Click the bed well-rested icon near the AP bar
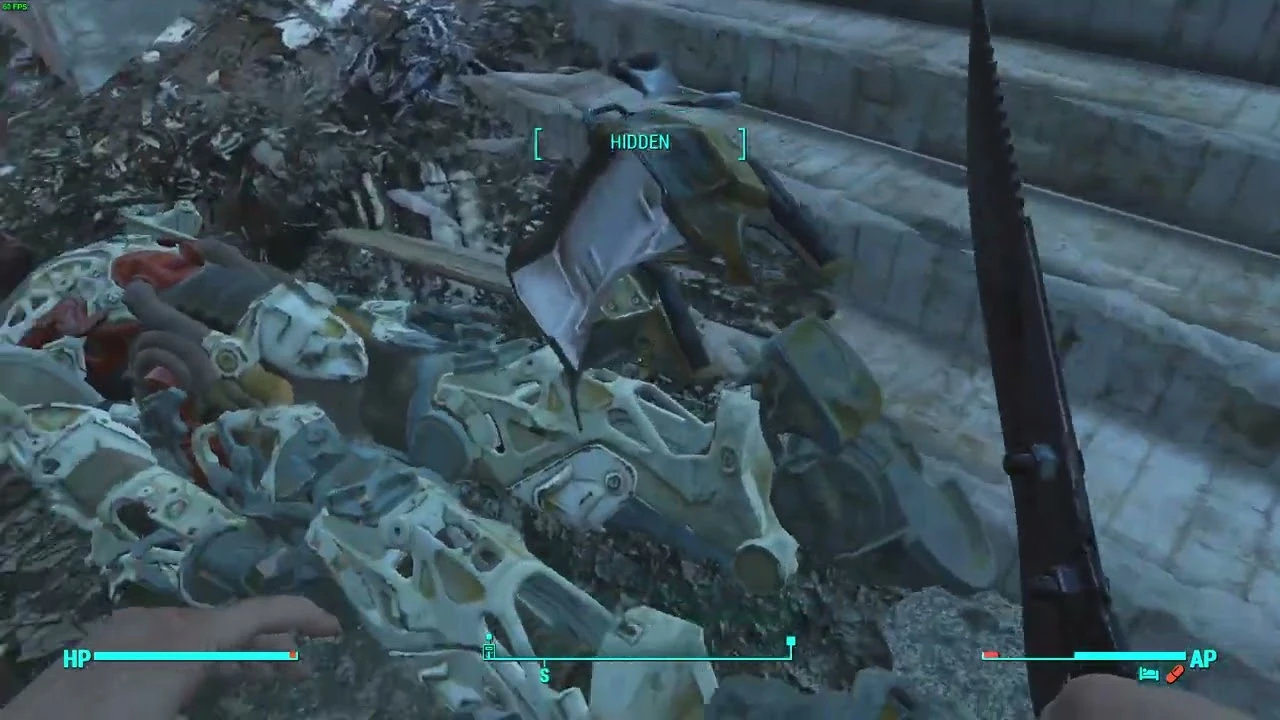This screenshot has height=720, width=1280. 1149,675
